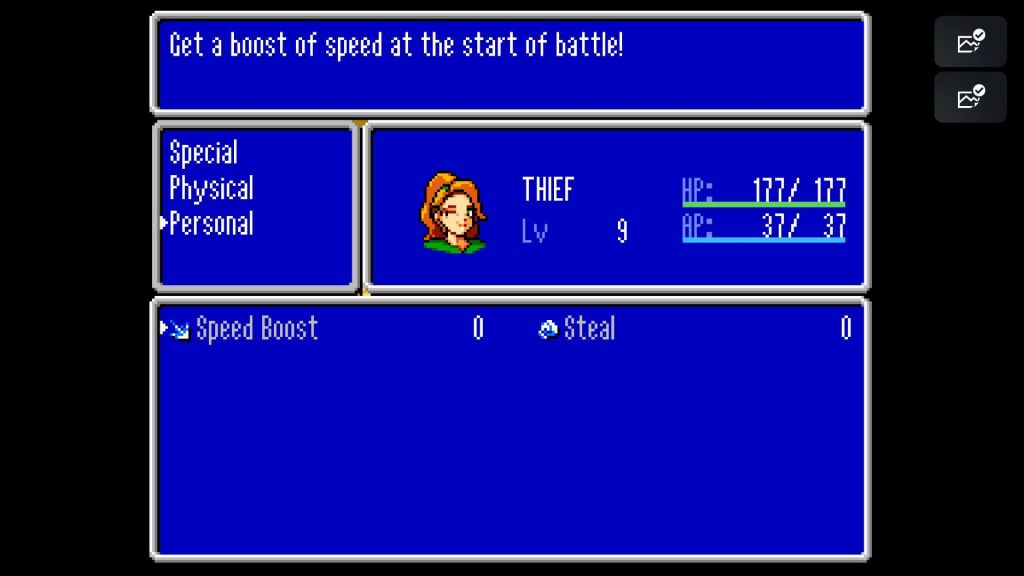This screenshot has height=576, width=1024.
Task: Open the Personal skill category
Action: [211, 223]
